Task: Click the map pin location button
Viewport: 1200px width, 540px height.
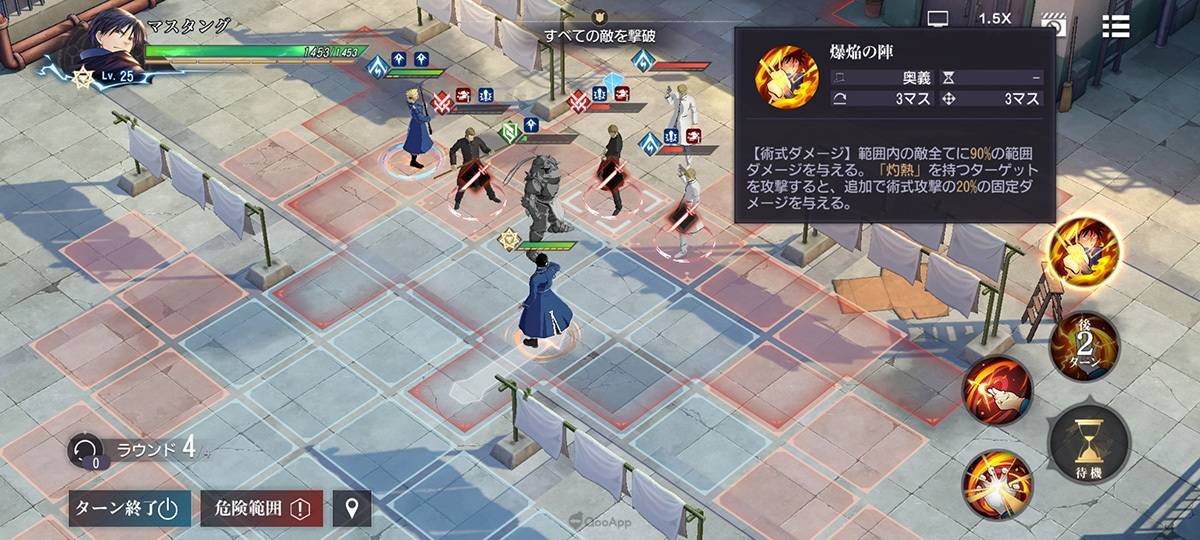Action: point(351,508)
